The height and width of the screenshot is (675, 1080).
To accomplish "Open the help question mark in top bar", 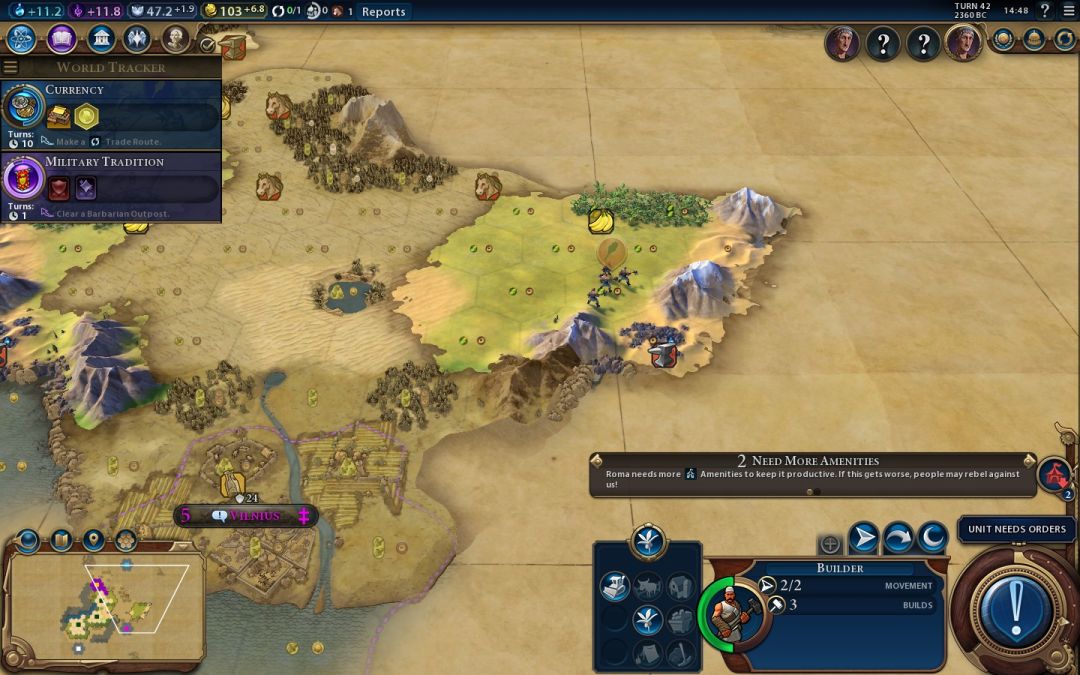I will pyautogui.click(x=1045, y=11).
